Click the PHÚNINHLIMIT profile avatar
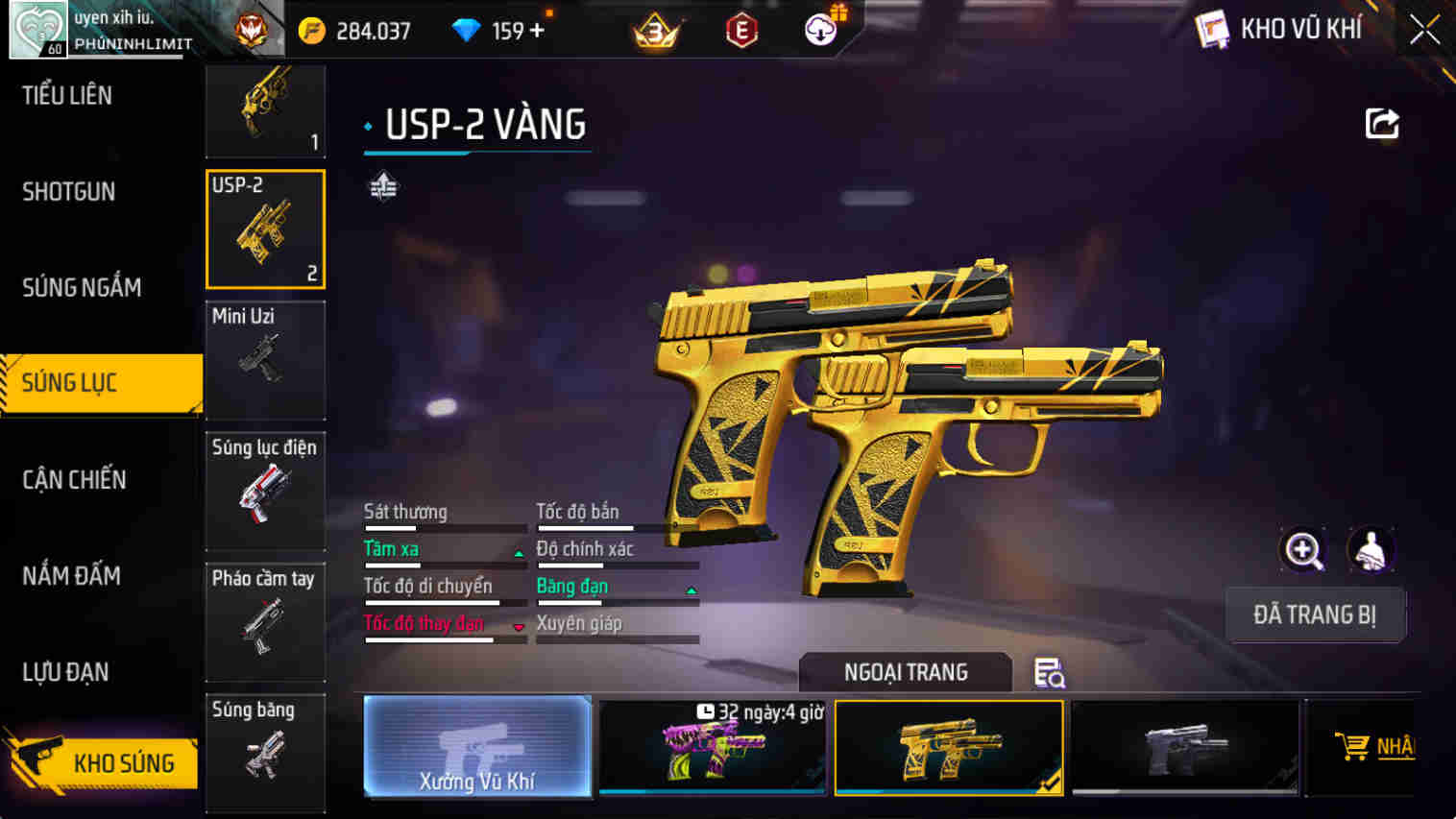The image size is (1456, 819). click(36, 29)
